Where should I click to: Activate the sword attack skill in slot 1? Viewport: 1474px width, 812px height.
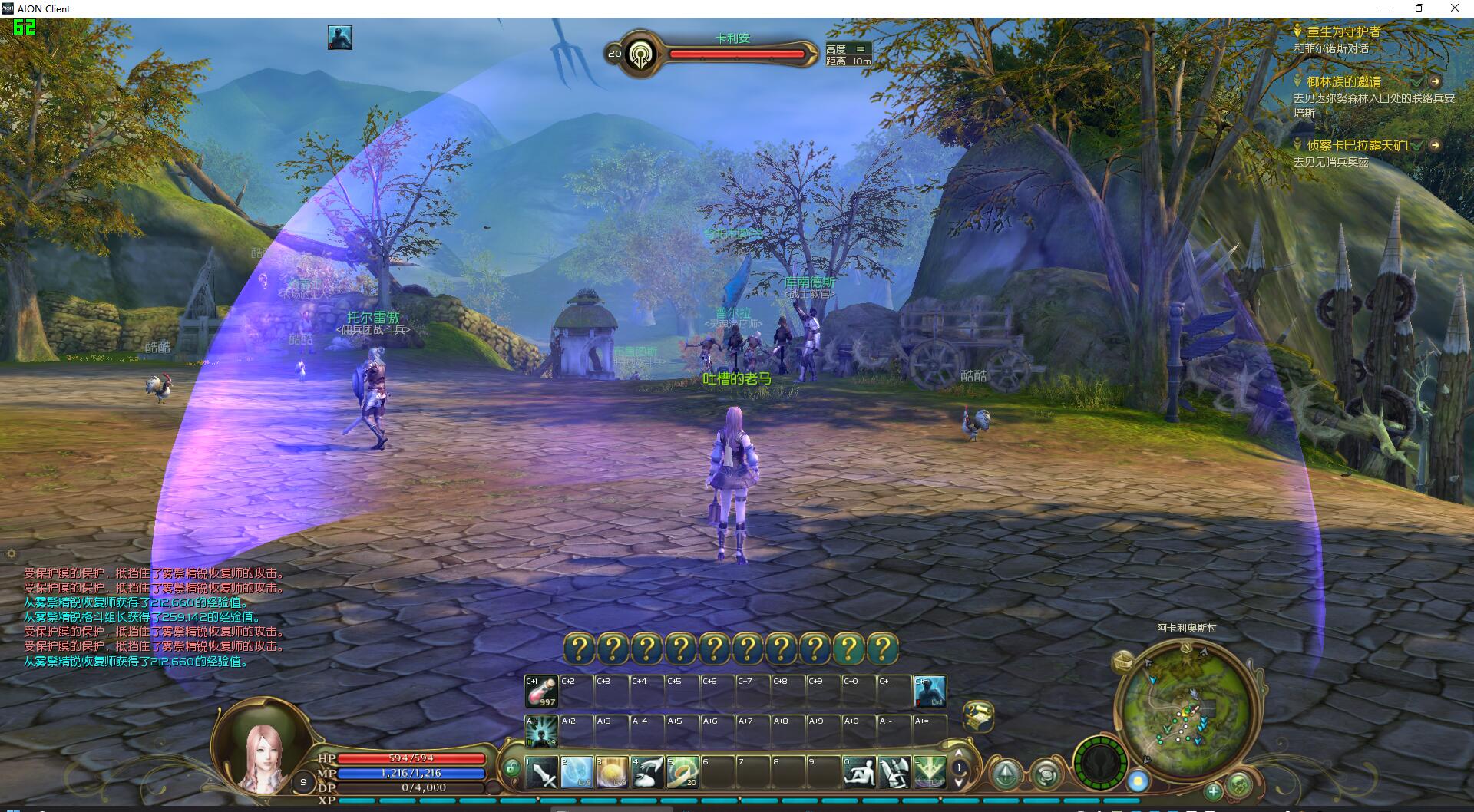point(541,772)
